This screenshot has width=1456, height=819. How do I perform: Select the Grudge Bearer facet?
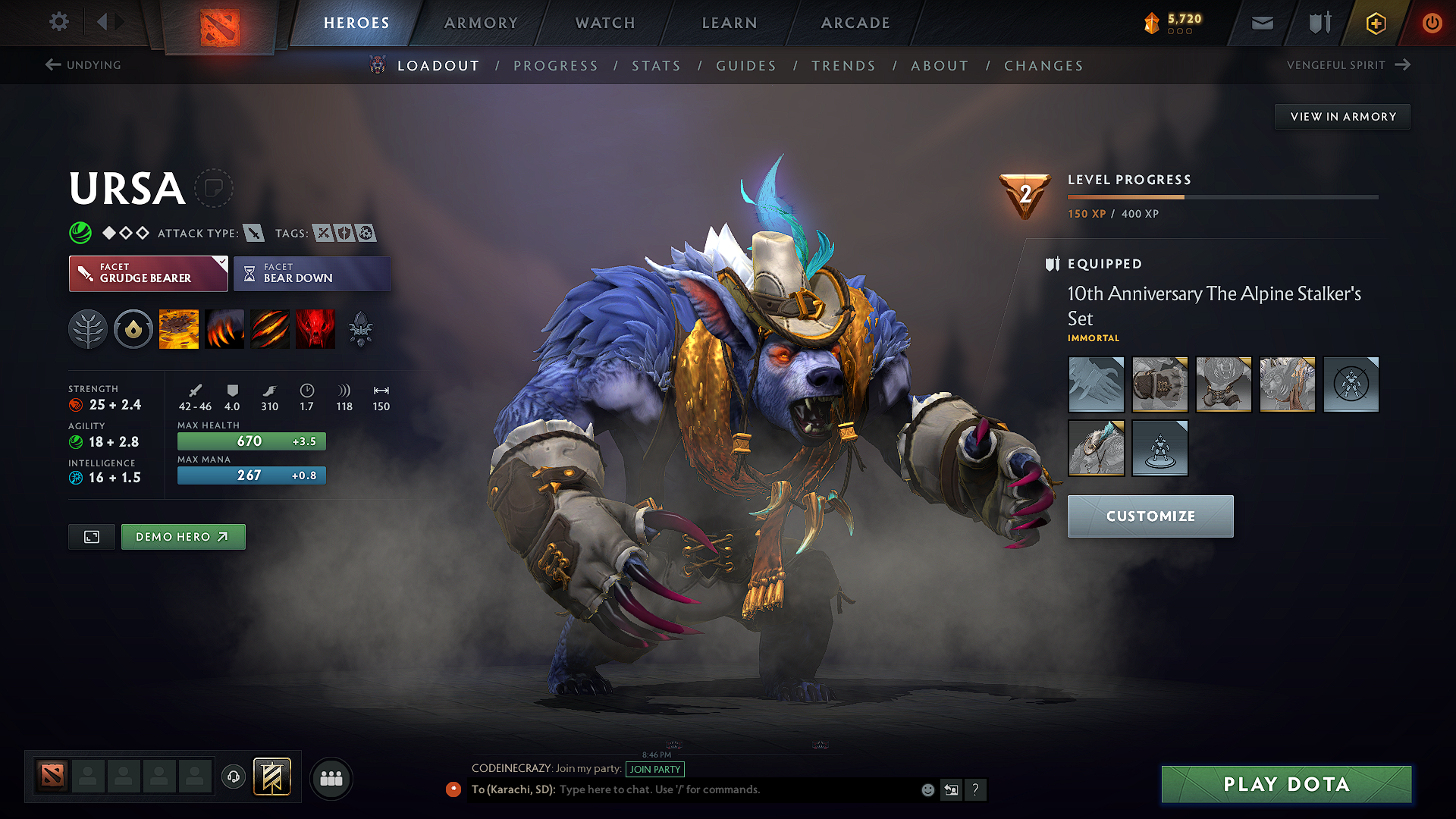tap(148, 273)
